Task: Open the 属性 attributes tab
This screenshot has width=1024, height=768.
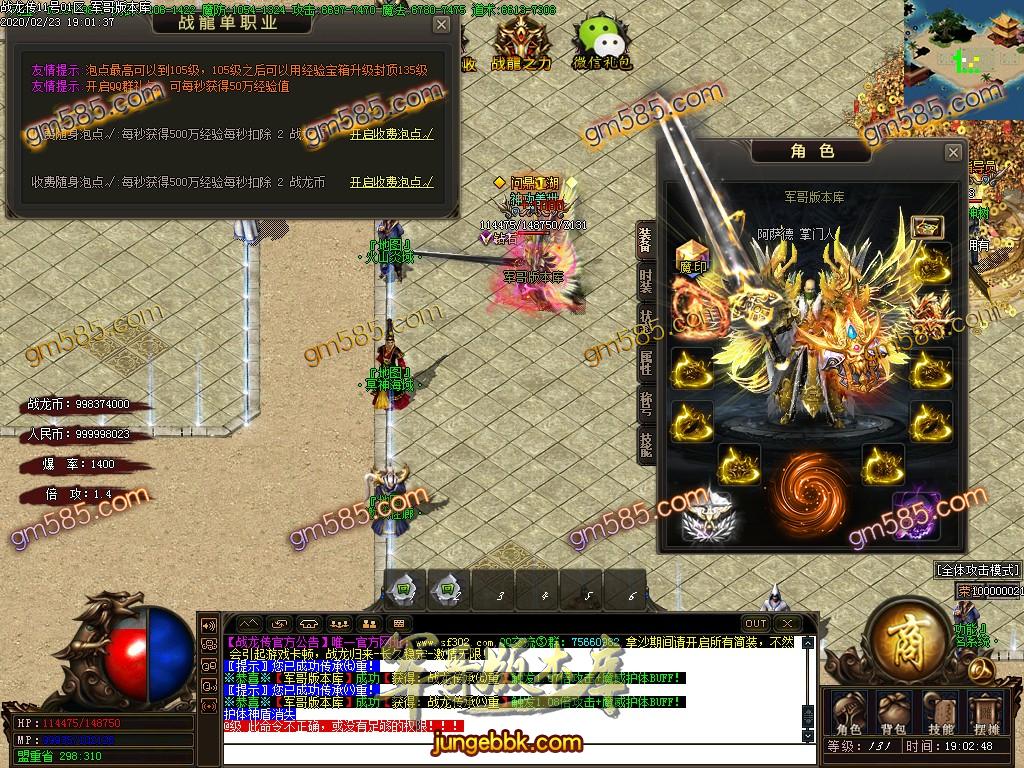Action: coord(646,363)
